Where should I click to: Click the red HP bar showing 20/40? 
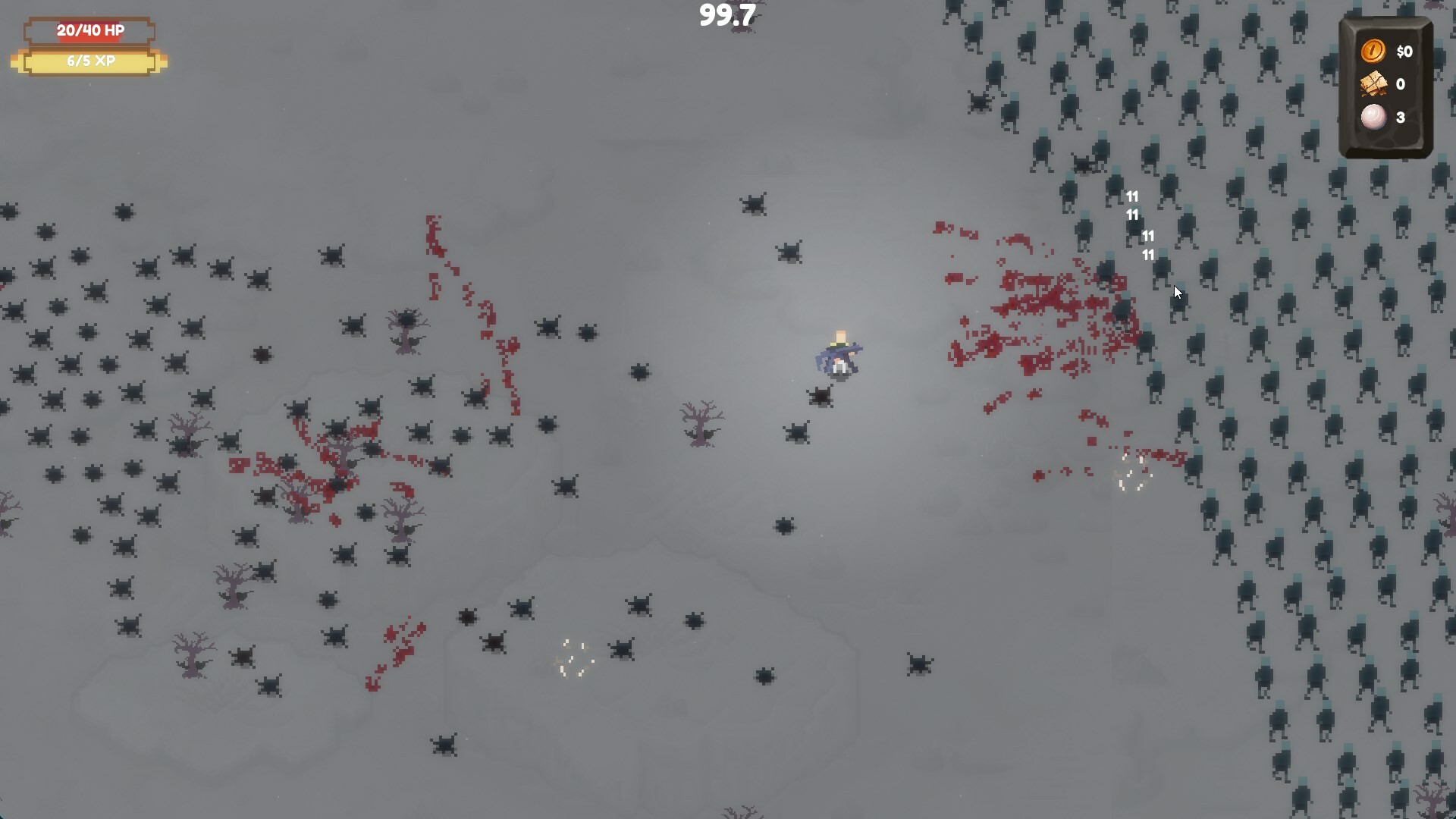[x=89, y=32]
